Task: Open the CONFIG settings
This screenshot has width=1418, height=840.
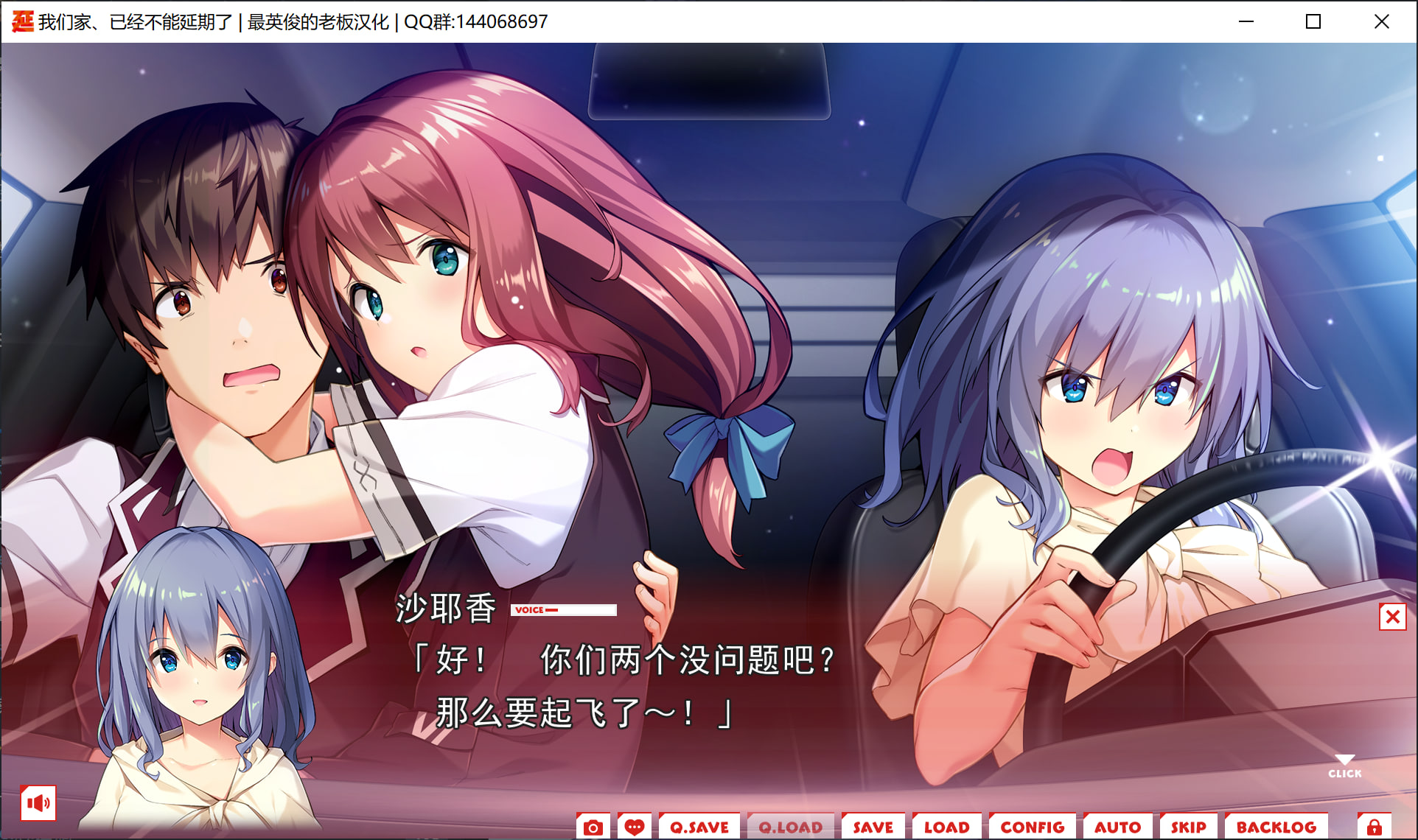Action: (1032, 827)
